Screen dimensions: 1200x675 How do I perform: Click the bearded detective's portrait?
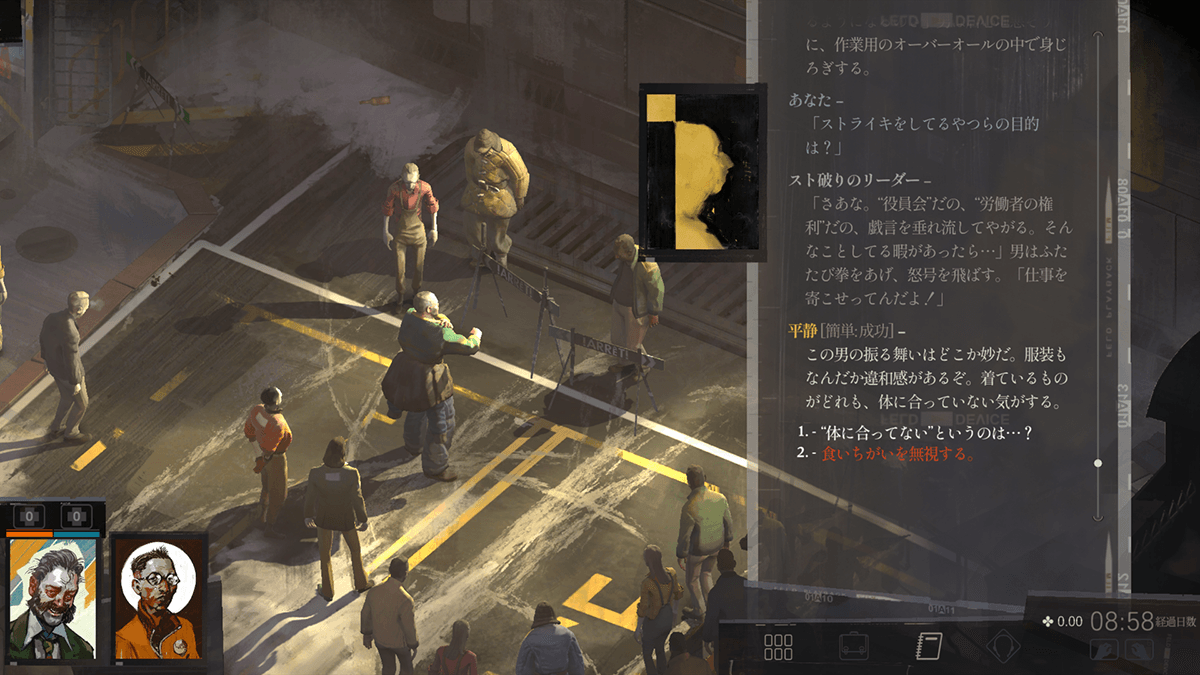click(x=52, y=600)
